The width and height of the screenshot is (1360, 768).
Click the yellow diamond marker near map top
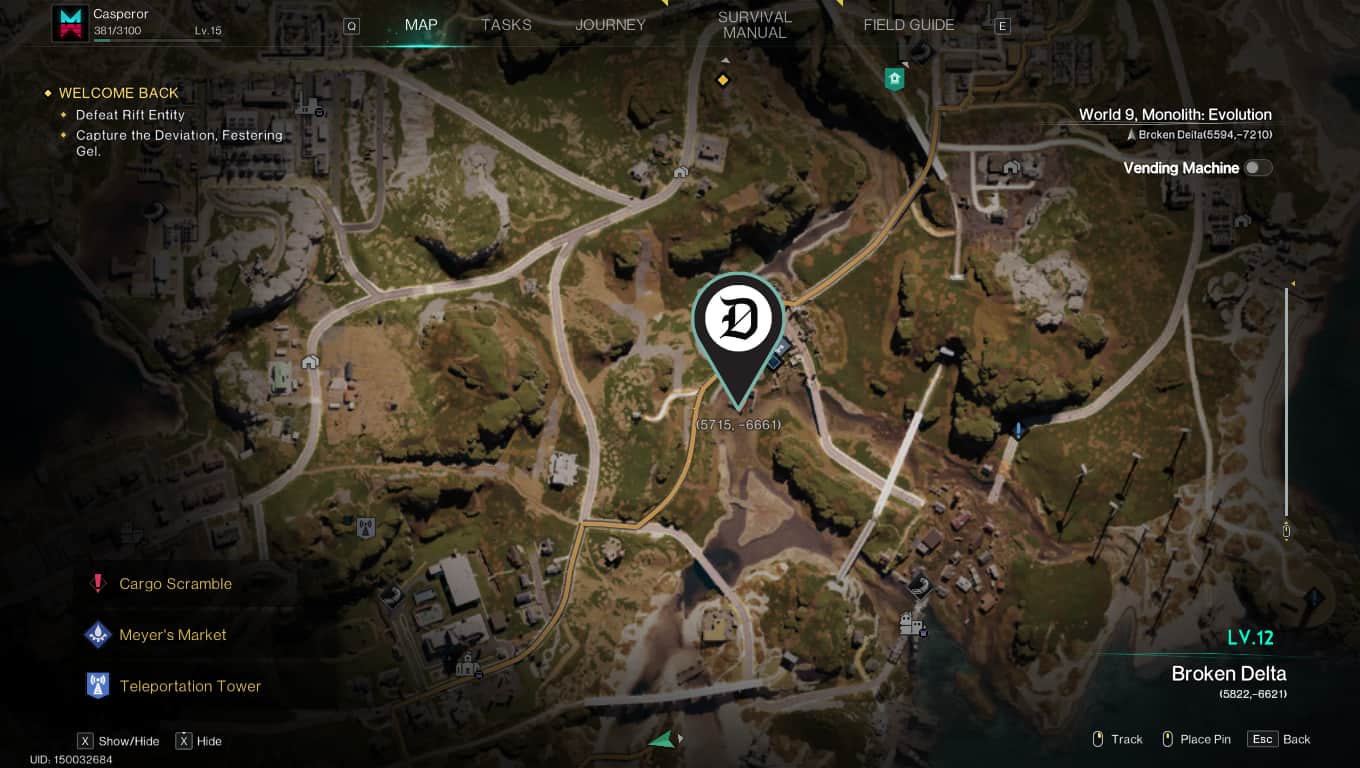tap(723, 80)
